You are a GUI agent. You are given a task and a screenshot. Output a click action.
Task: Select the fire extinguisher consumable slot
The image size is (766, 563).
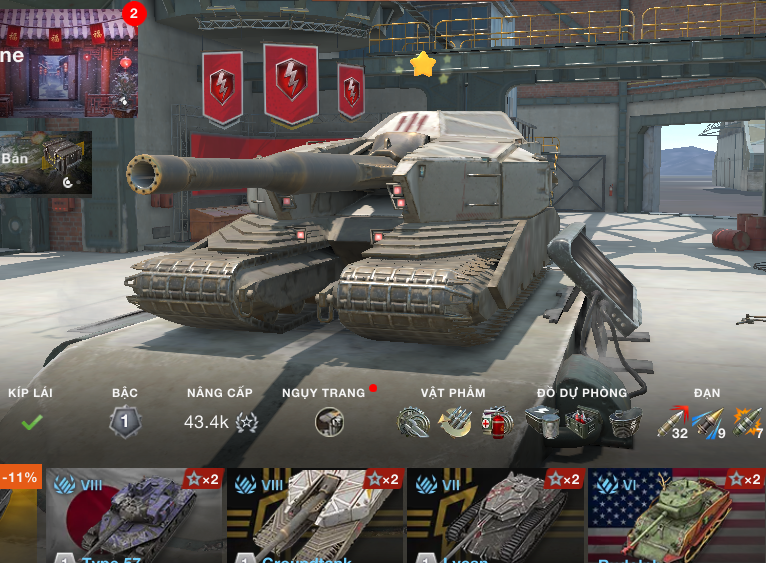(x=496, y=422)
